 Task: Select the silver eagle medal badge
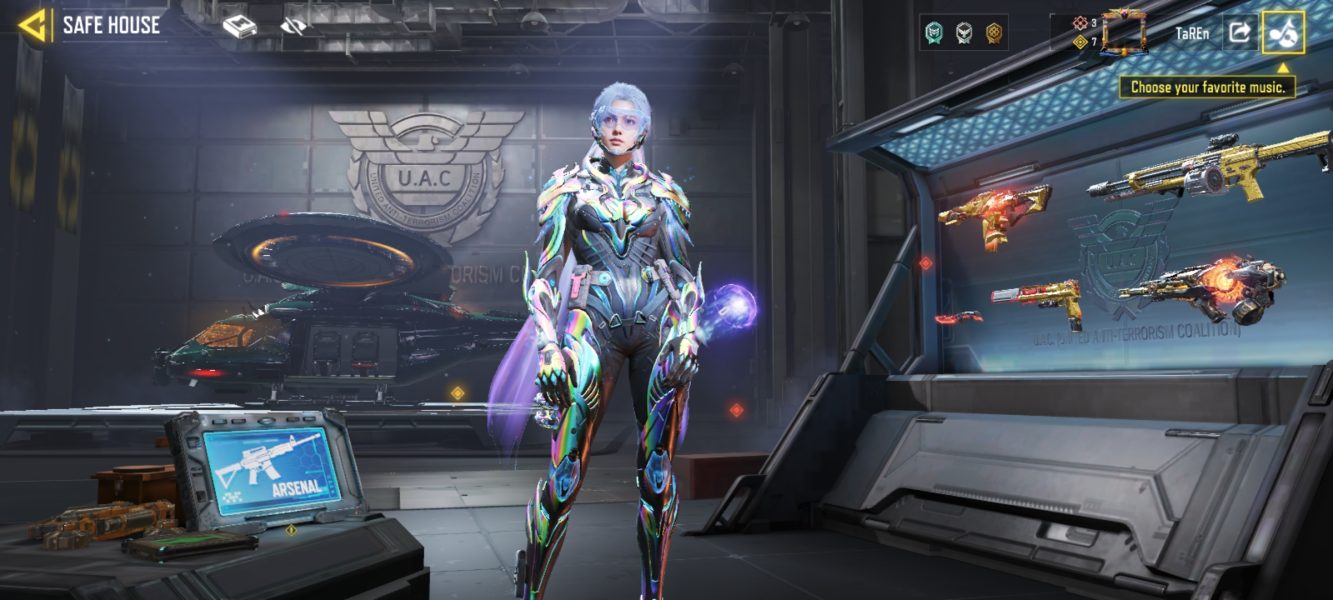(964, 33)
